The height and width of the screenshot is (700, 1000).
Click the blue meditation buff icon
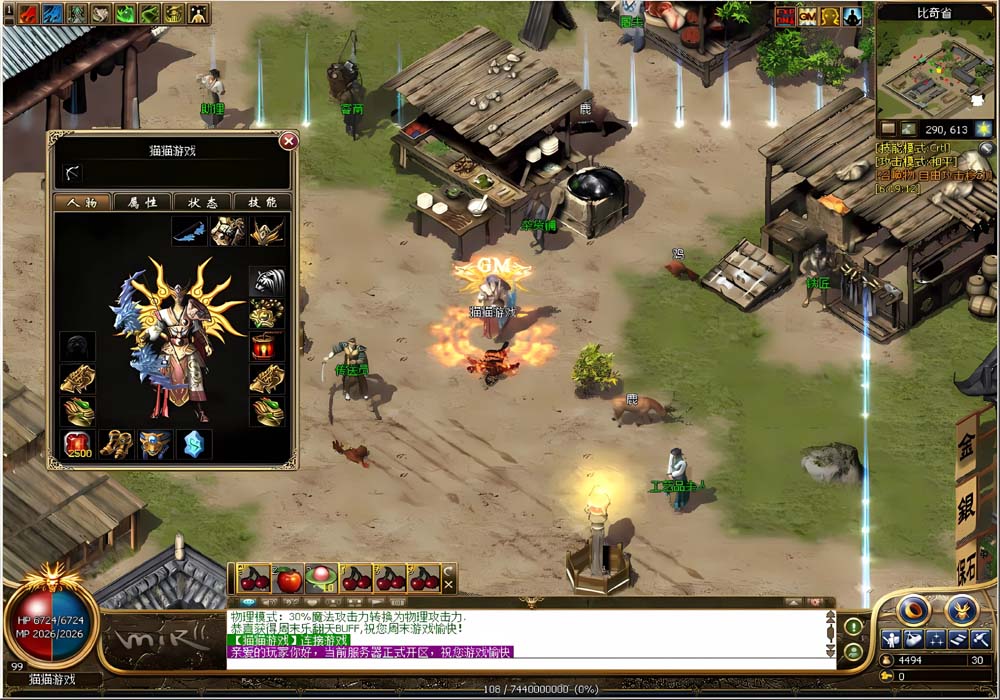pyautogui.click(x=852, y=16)
